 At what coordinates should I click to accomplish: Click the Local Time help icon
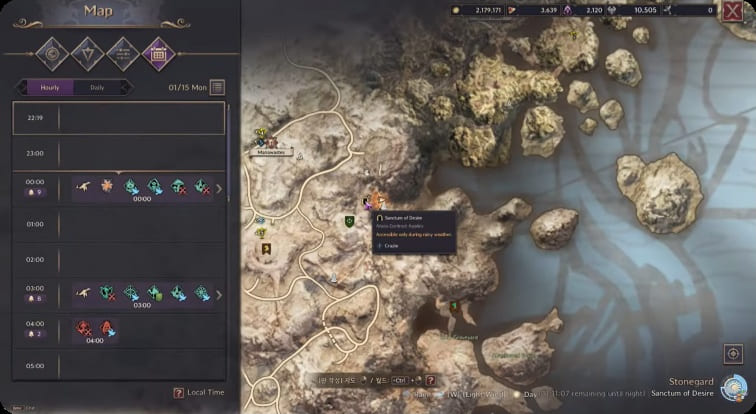point(178,393)
